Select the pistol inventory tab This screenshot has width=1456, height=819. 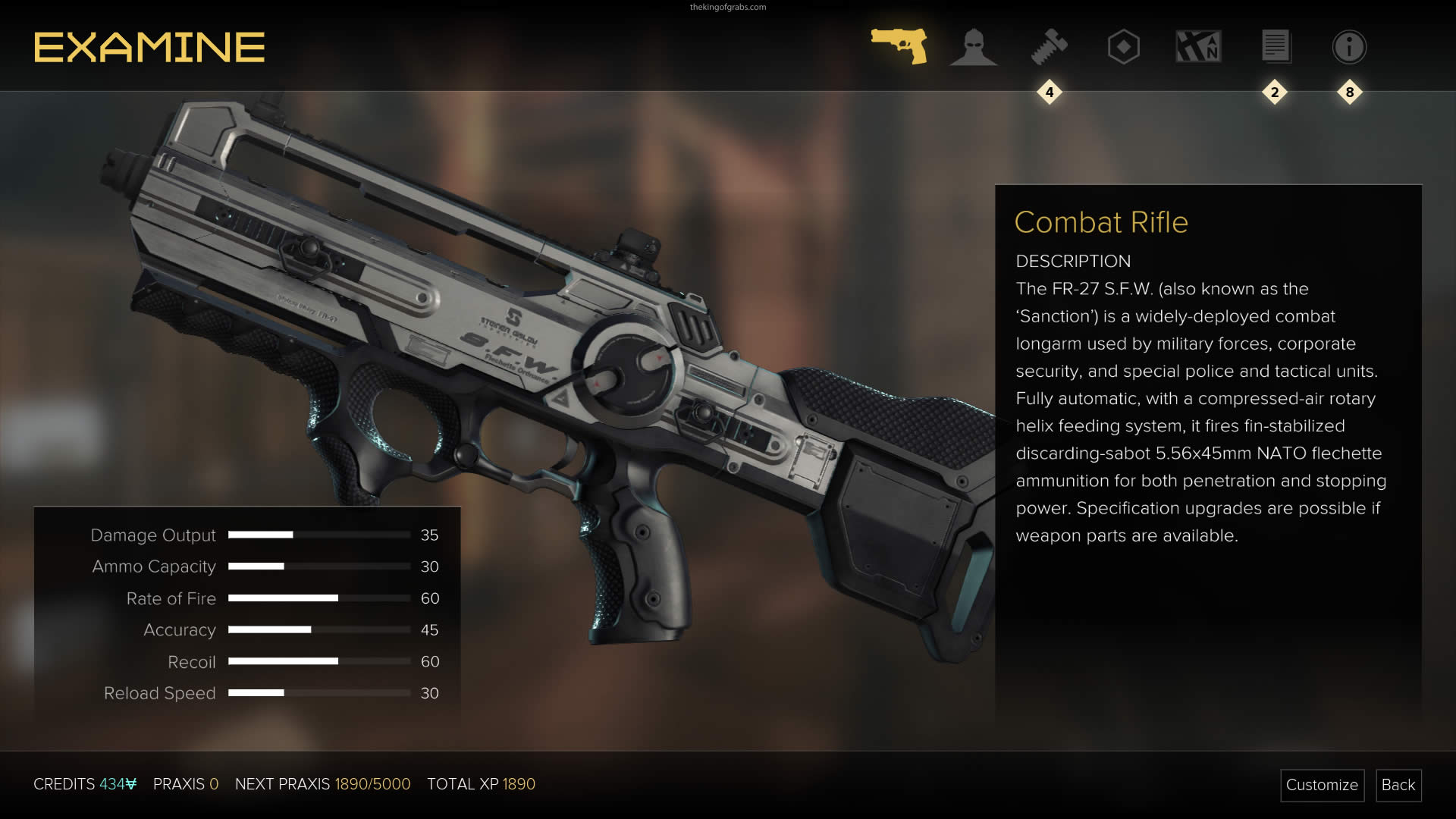(x=899, y=46)
